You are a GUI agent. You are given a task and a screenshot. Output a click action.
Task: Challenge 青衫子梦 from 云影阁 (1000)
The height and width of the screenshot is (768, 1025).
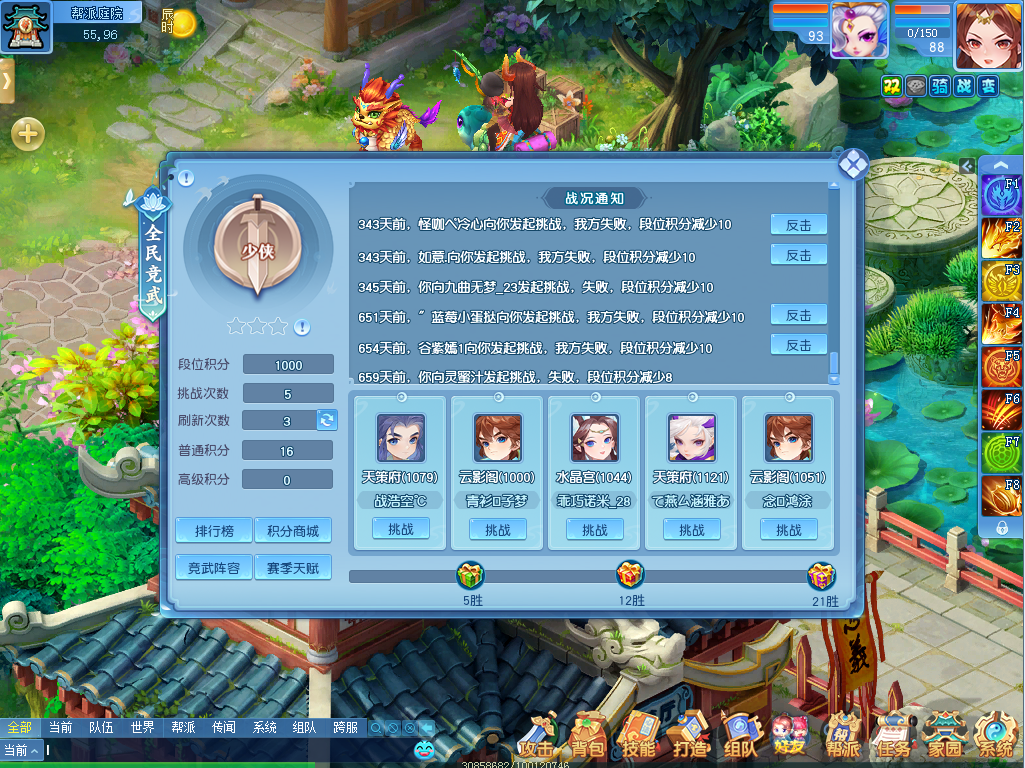497,529
